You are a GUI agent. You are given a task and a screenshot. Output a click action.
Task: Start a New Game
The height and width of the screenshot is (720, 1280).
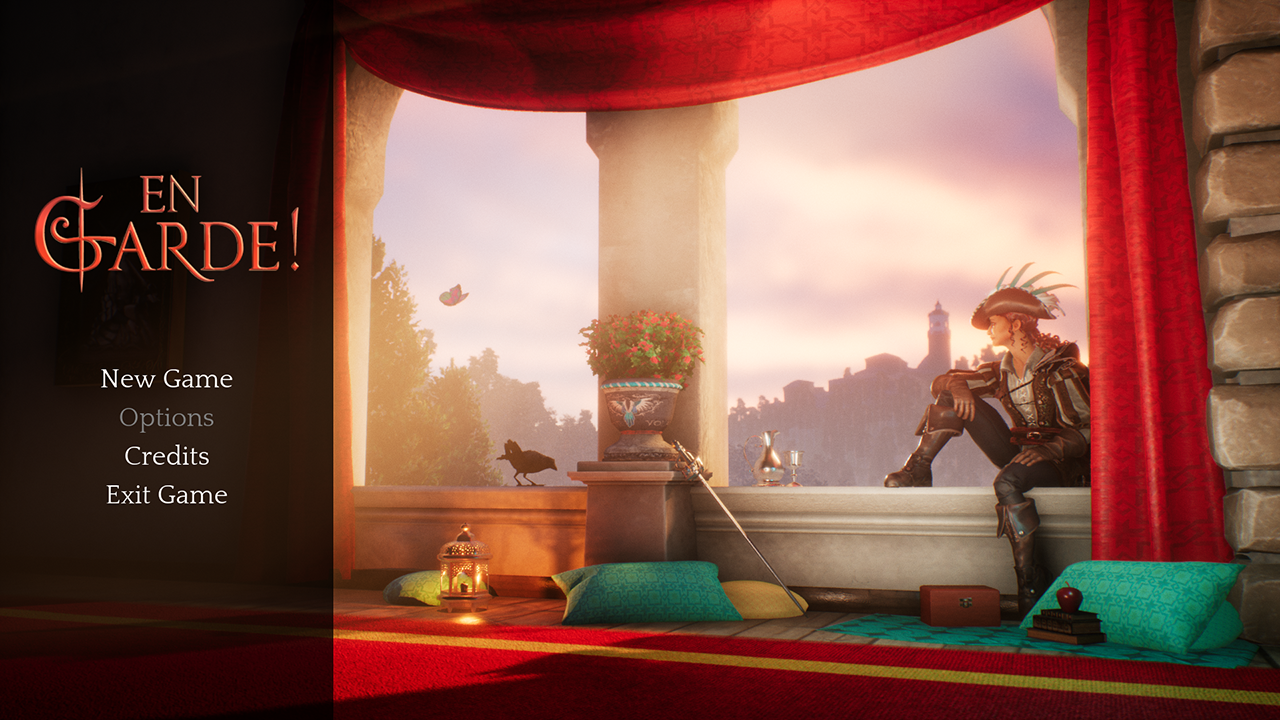tap(165, 379)
